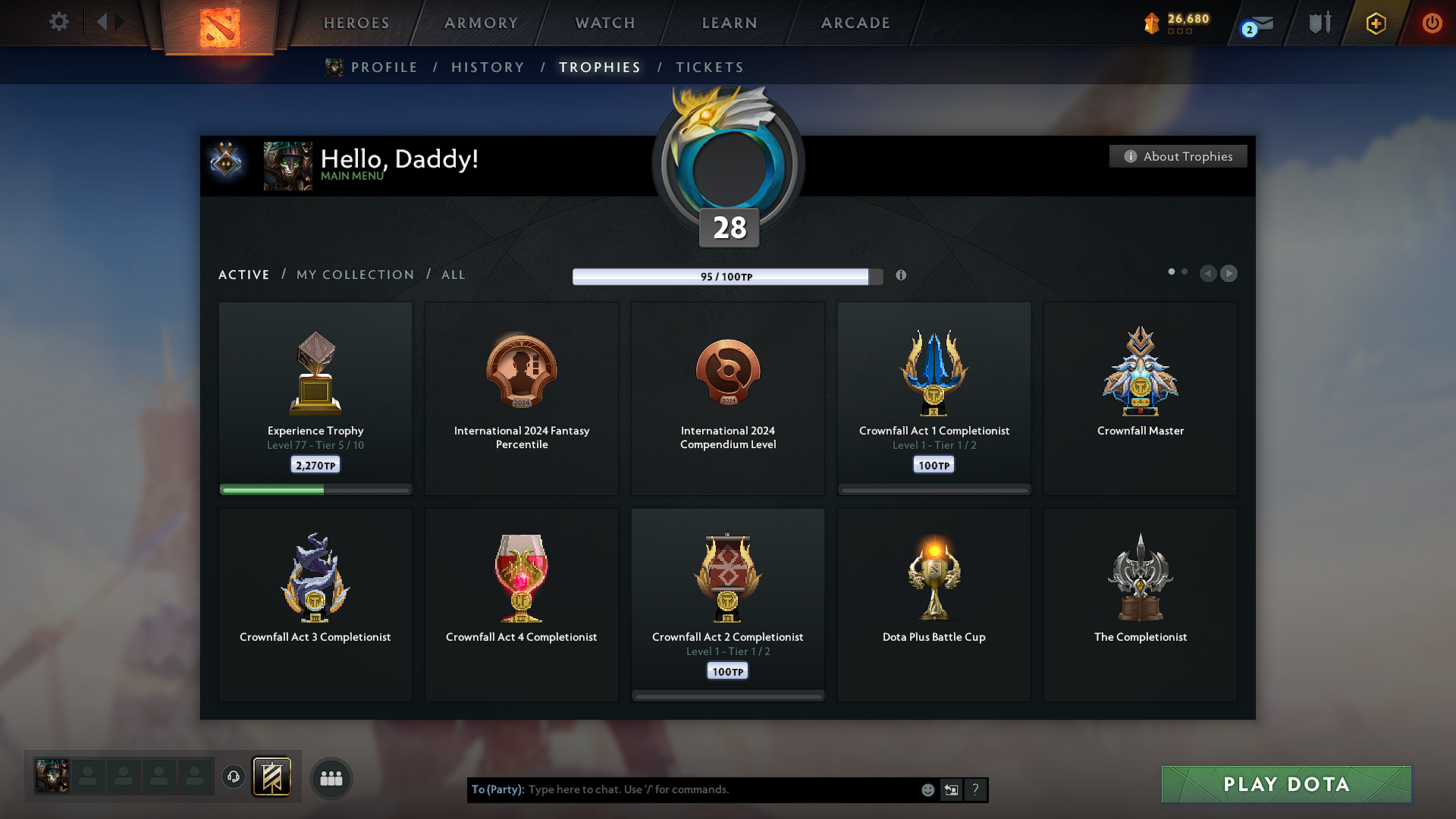
Task: Open the TICKETS tab
Action: 709,67
